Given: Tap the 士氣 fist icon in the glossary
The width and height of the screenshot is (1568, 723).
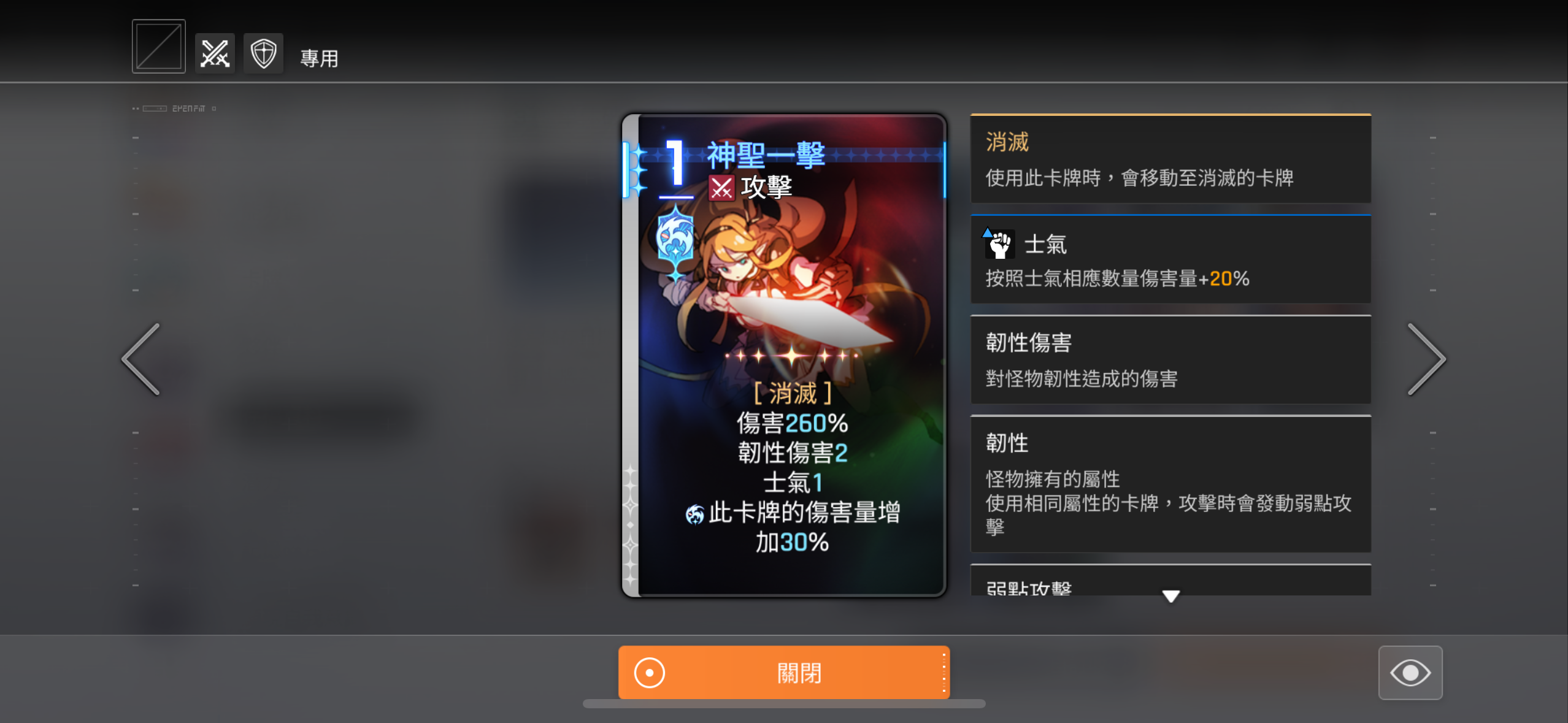Looking at the screenshot, I should (x=999, y=243).
